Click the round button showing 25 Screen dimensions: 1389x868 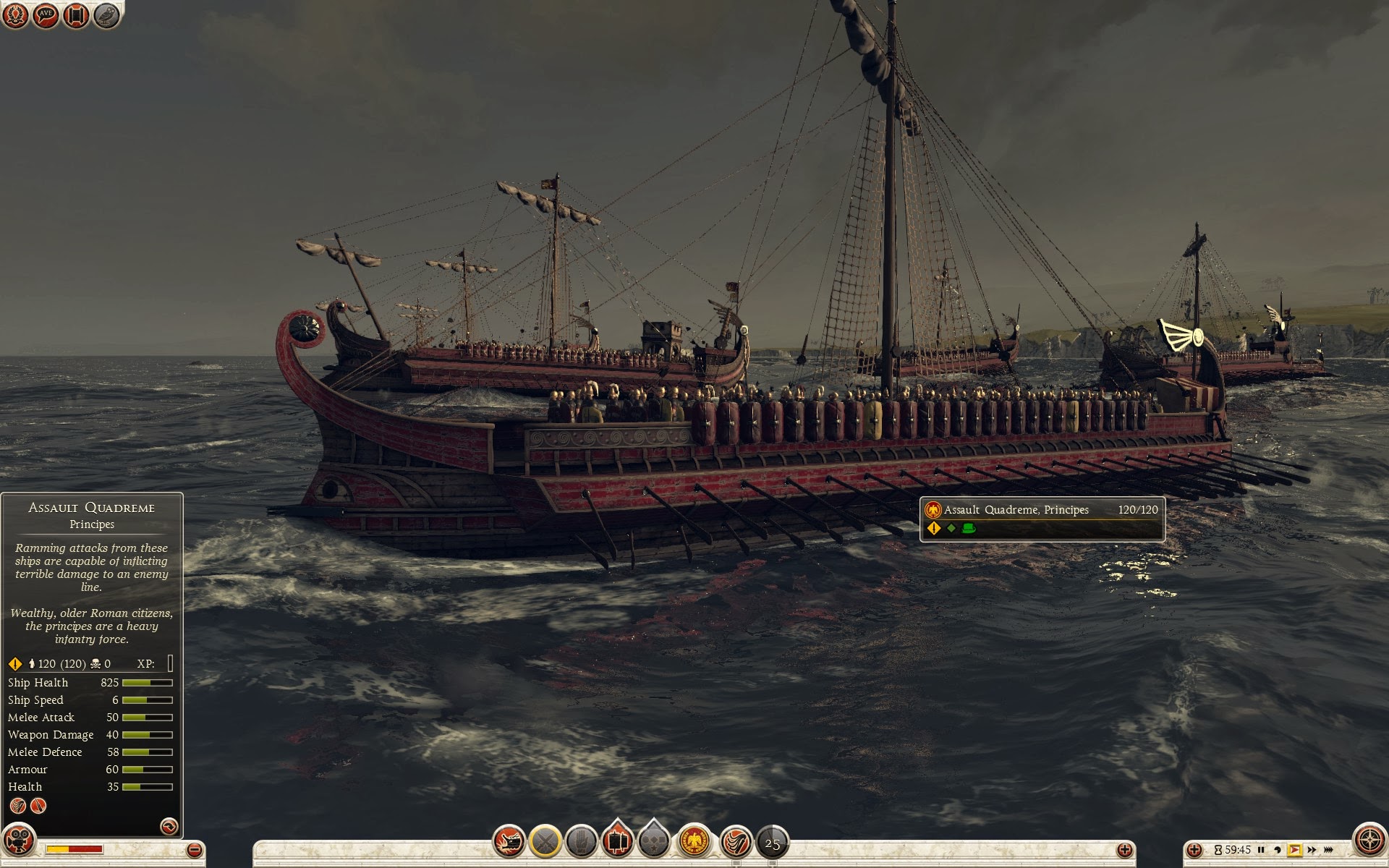(772, 843)
